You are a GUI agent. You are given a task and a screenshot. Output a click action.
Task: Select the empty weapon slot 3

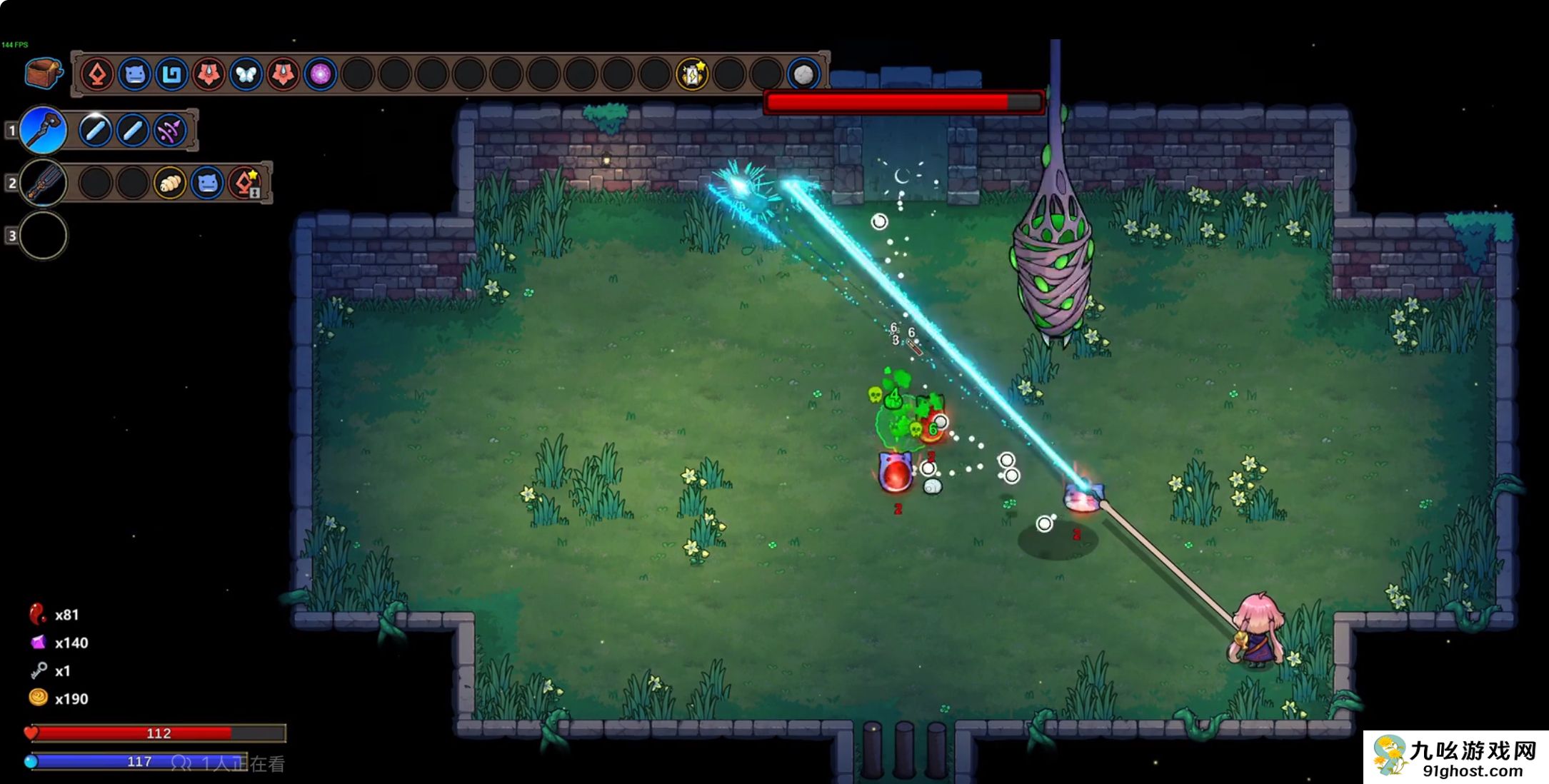44,235
